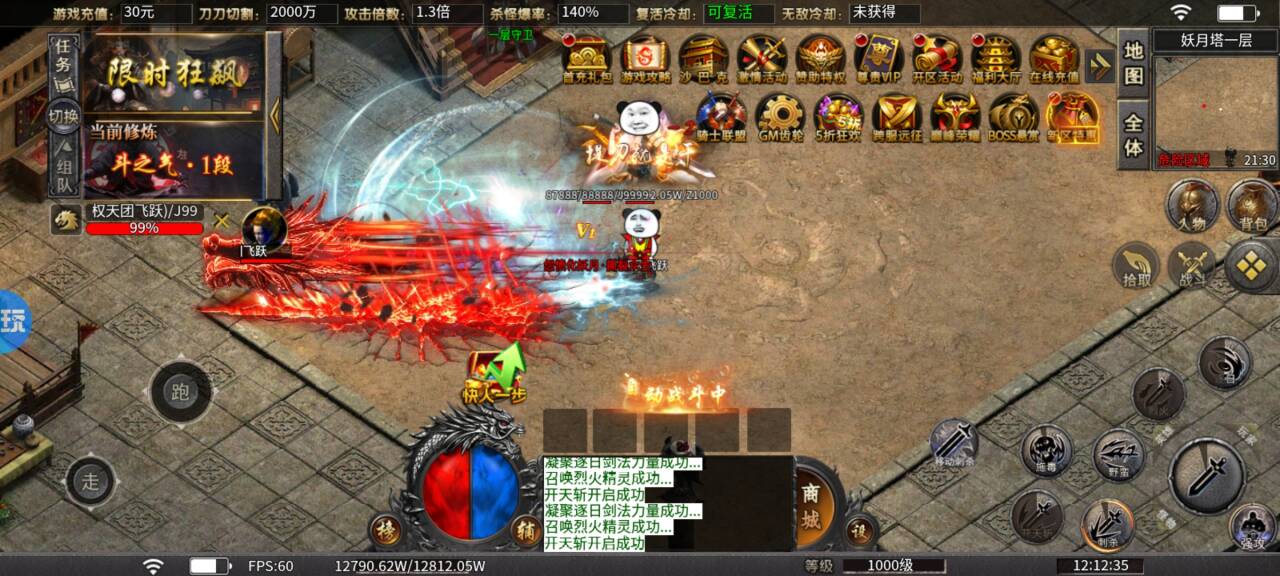Collapse the top icon row with the arrow
The height and width of the screenshot is (576, 1280).
(x=1099, y=66)
